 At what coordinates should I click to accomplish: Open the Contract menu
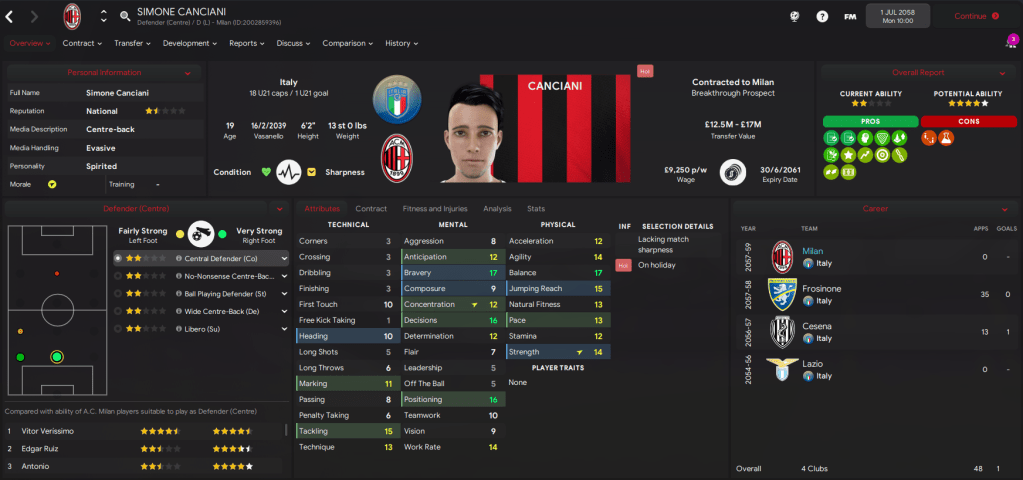click(x=82, y=43)
